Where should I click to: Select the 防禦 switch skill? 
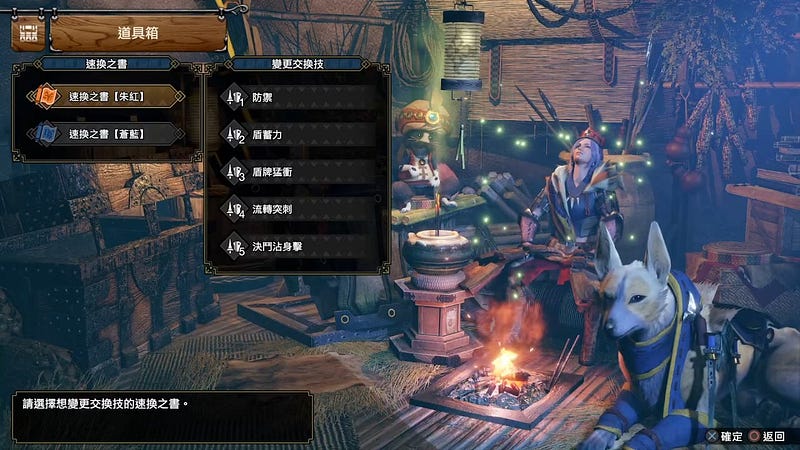point(300,98)
